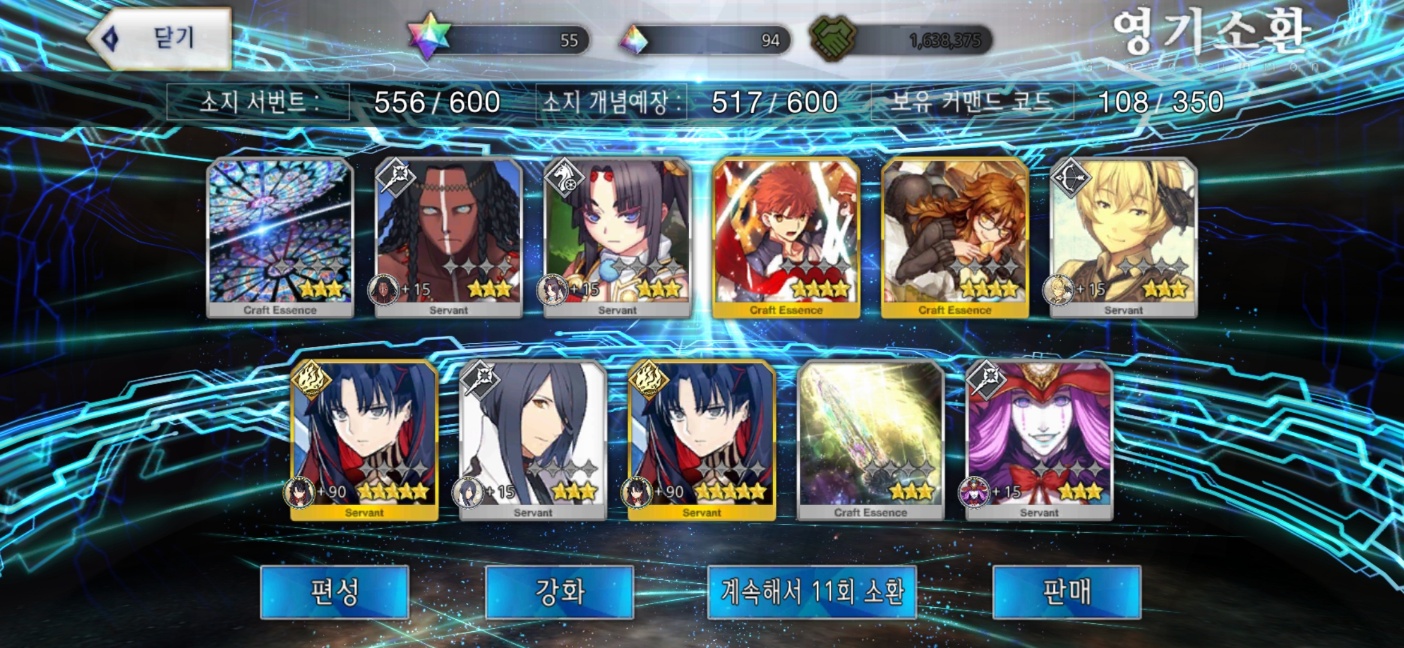
Task: Select the stained glass Craft Essence card
Action: coord(280,238)
